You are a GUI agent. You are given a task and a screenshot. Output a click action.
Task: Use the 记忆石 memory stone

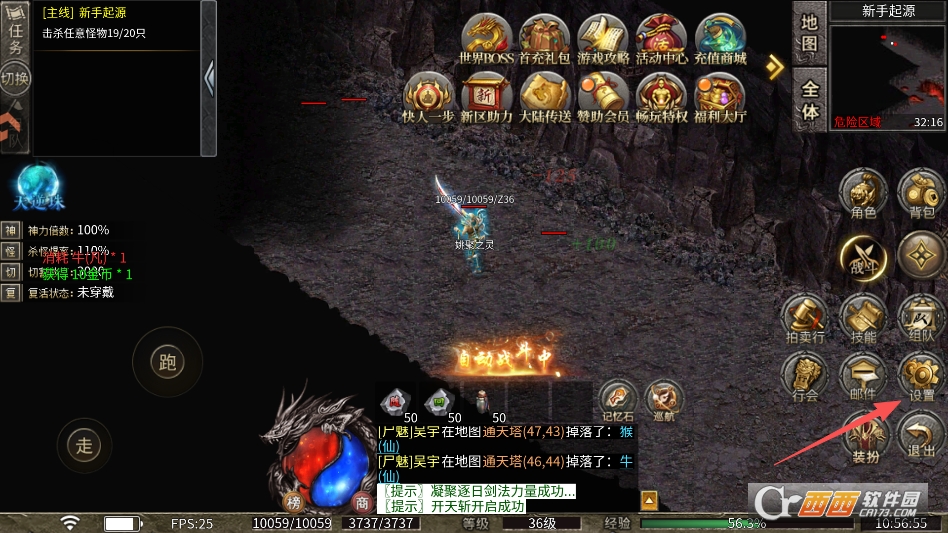coord(619,399)
